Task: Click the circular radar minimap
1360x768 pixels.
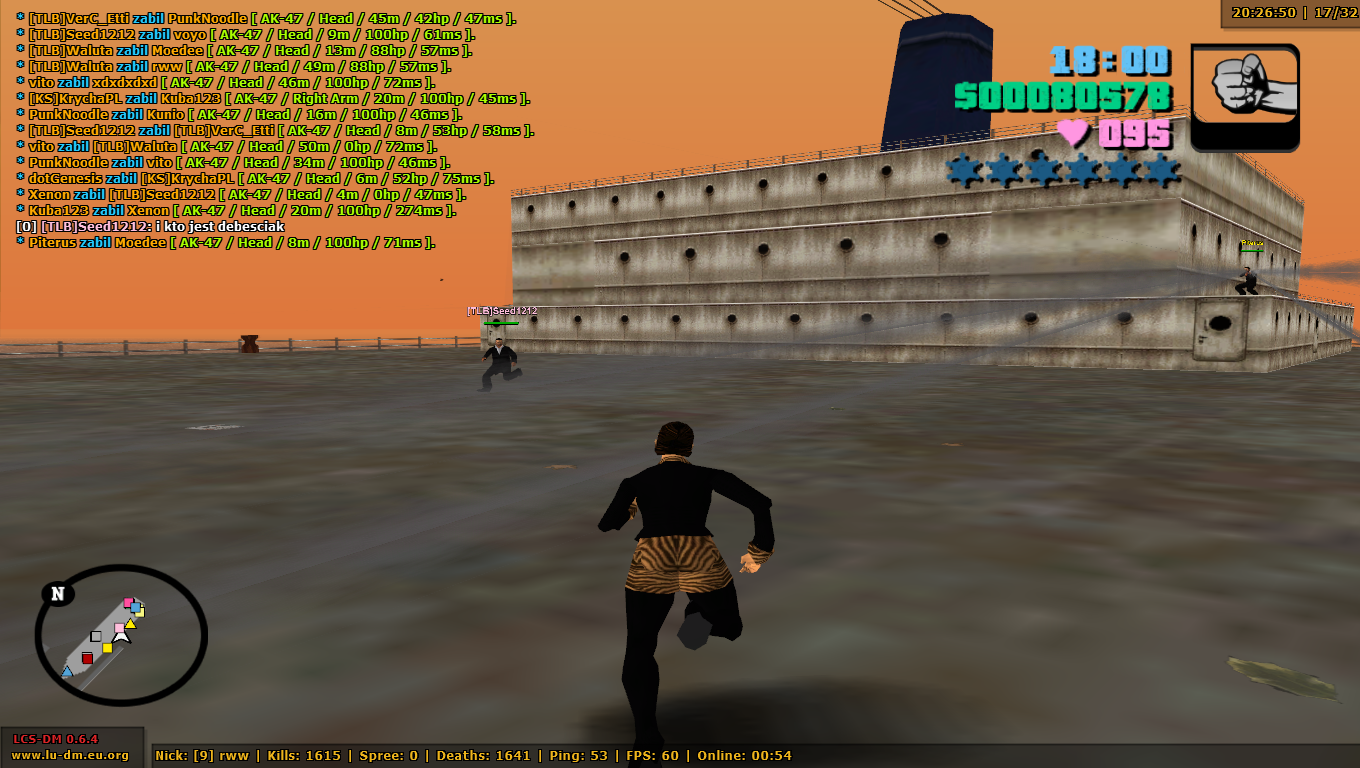Action: (x=121, y=635)
